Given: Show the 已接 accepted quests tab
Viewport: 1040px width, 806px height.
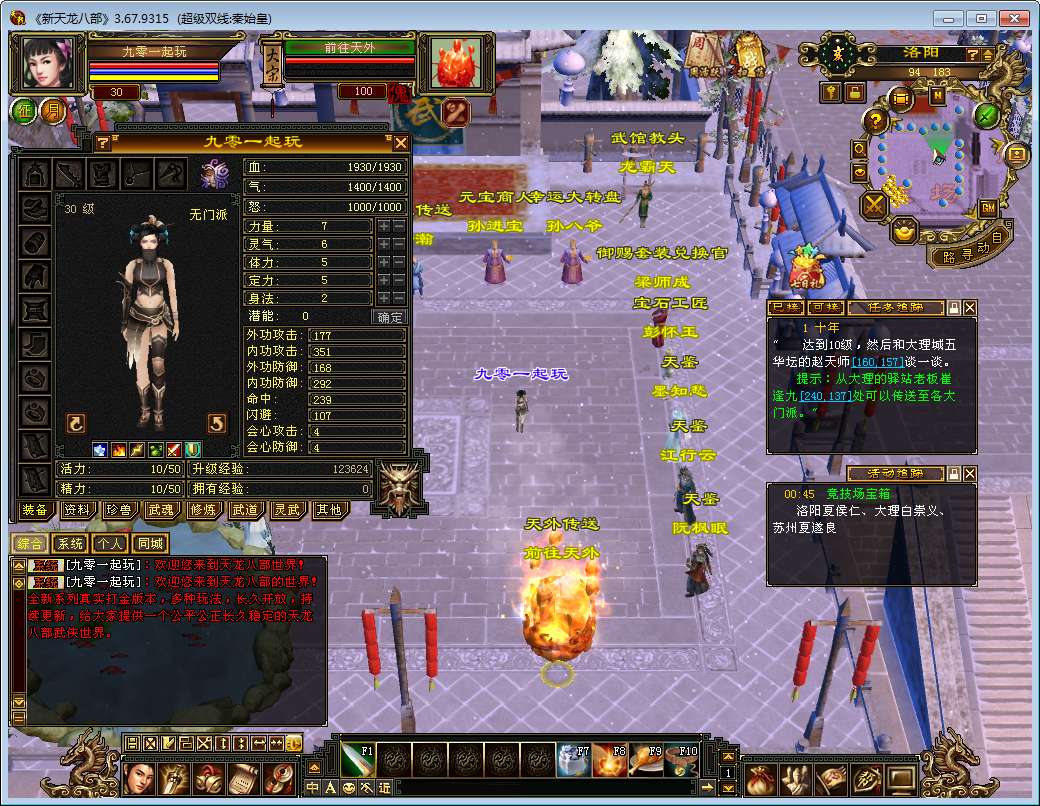Looking at the screenshot, I should pyautogui.click(x=786, y=307).
